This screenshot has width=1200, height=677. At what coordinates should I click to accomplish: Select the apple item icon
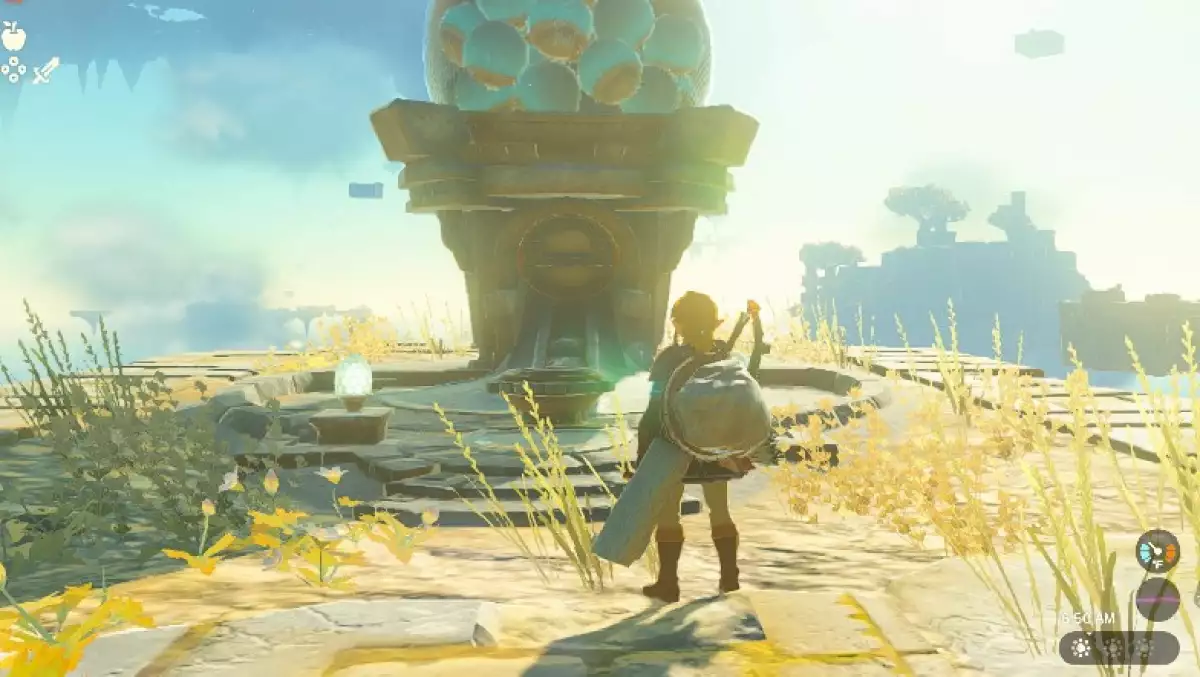14,37
